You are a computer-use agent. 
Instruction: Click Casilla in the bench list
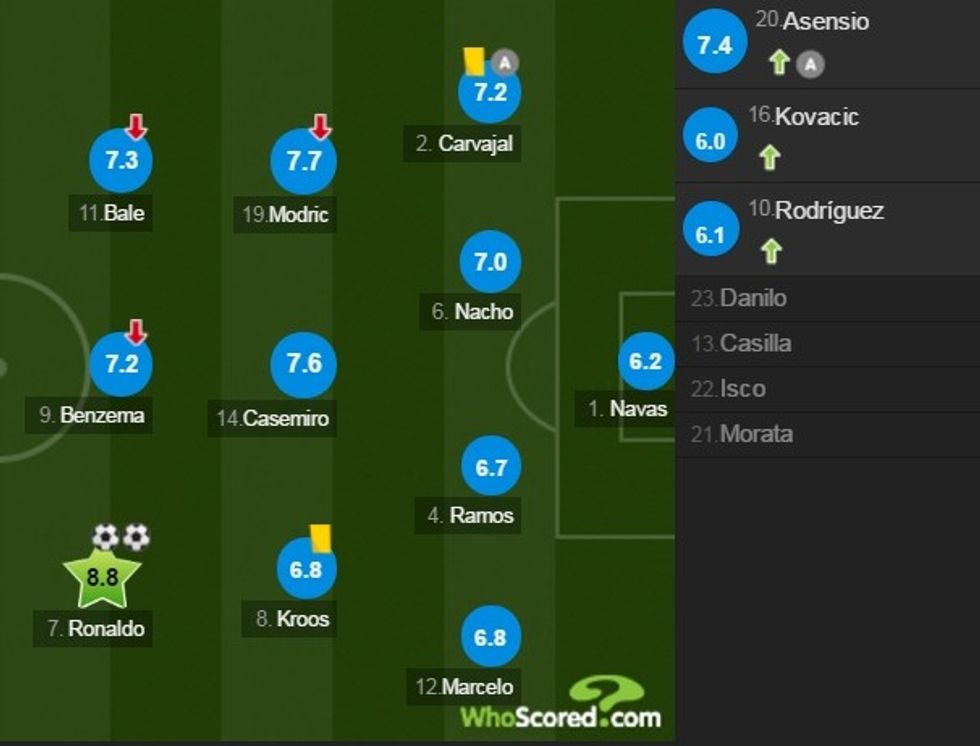[x=755, y=343]
